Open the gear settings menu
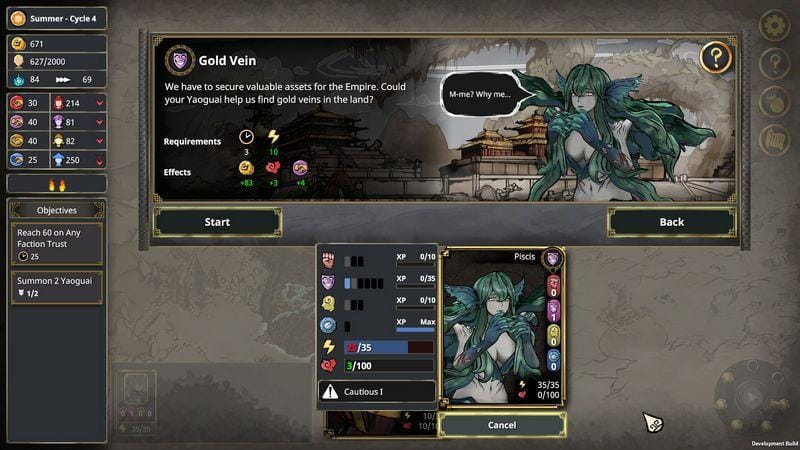The height and width of the screenshot is (450, 800). pyautogui.click(x=775, y=25)
